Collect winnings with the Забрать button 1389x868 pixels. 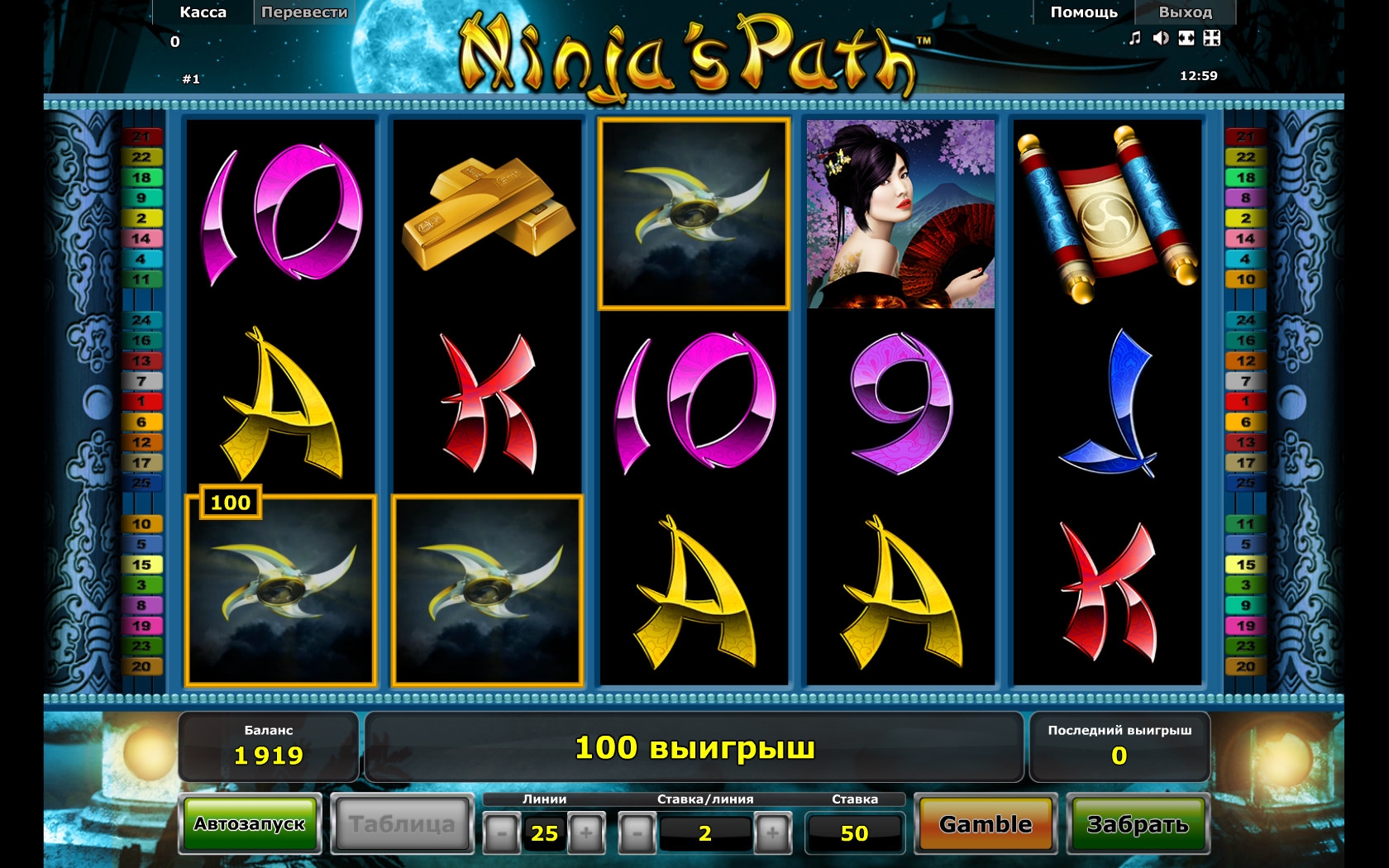coord(1138,824)
